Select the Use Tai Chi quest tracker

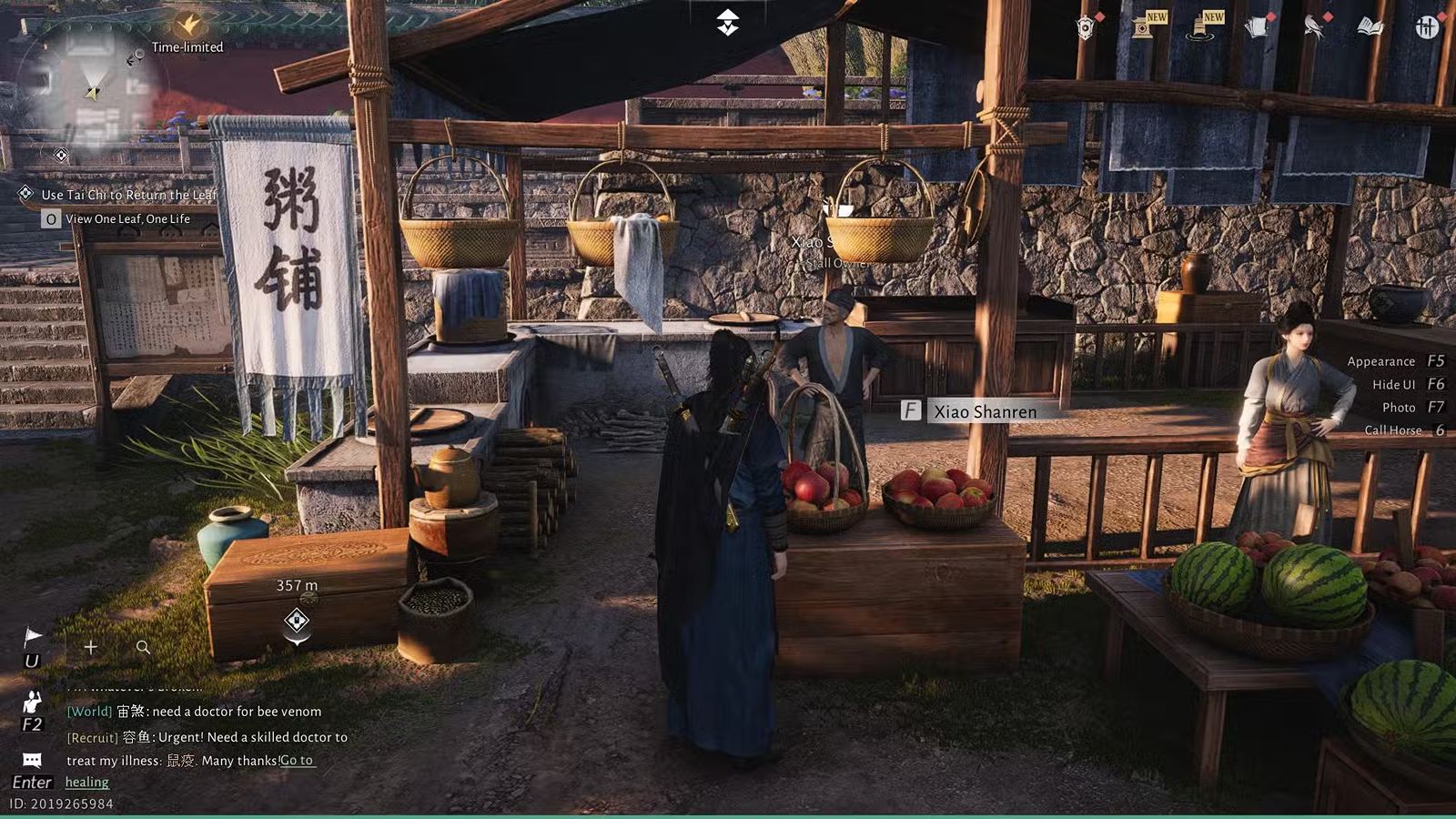(128, 195)
